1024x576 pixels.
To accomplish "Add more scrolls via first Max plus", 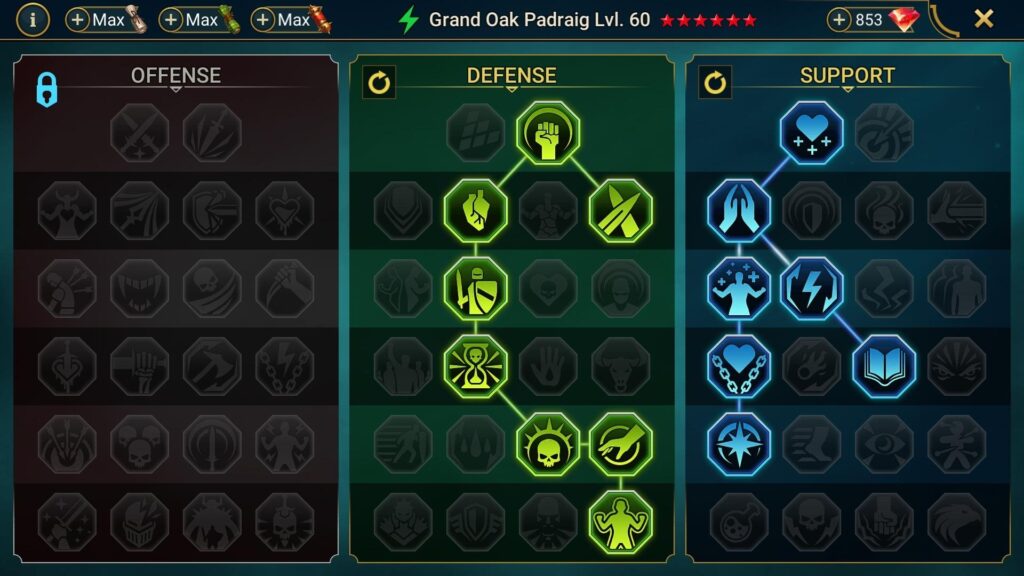I will (78, 20).
